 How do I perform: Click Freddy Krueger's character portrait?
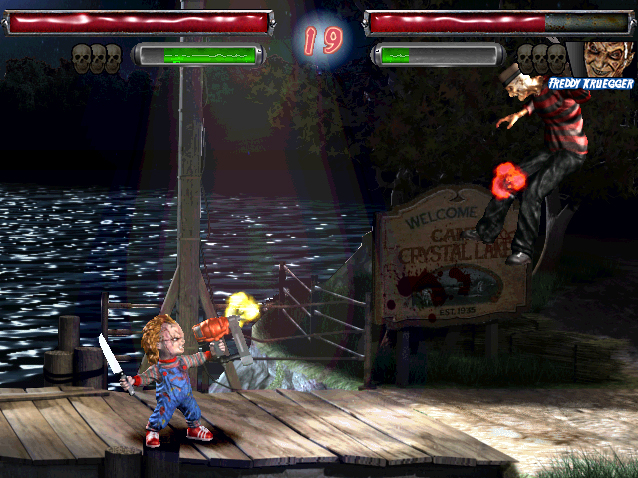click(x=606, y=58)
